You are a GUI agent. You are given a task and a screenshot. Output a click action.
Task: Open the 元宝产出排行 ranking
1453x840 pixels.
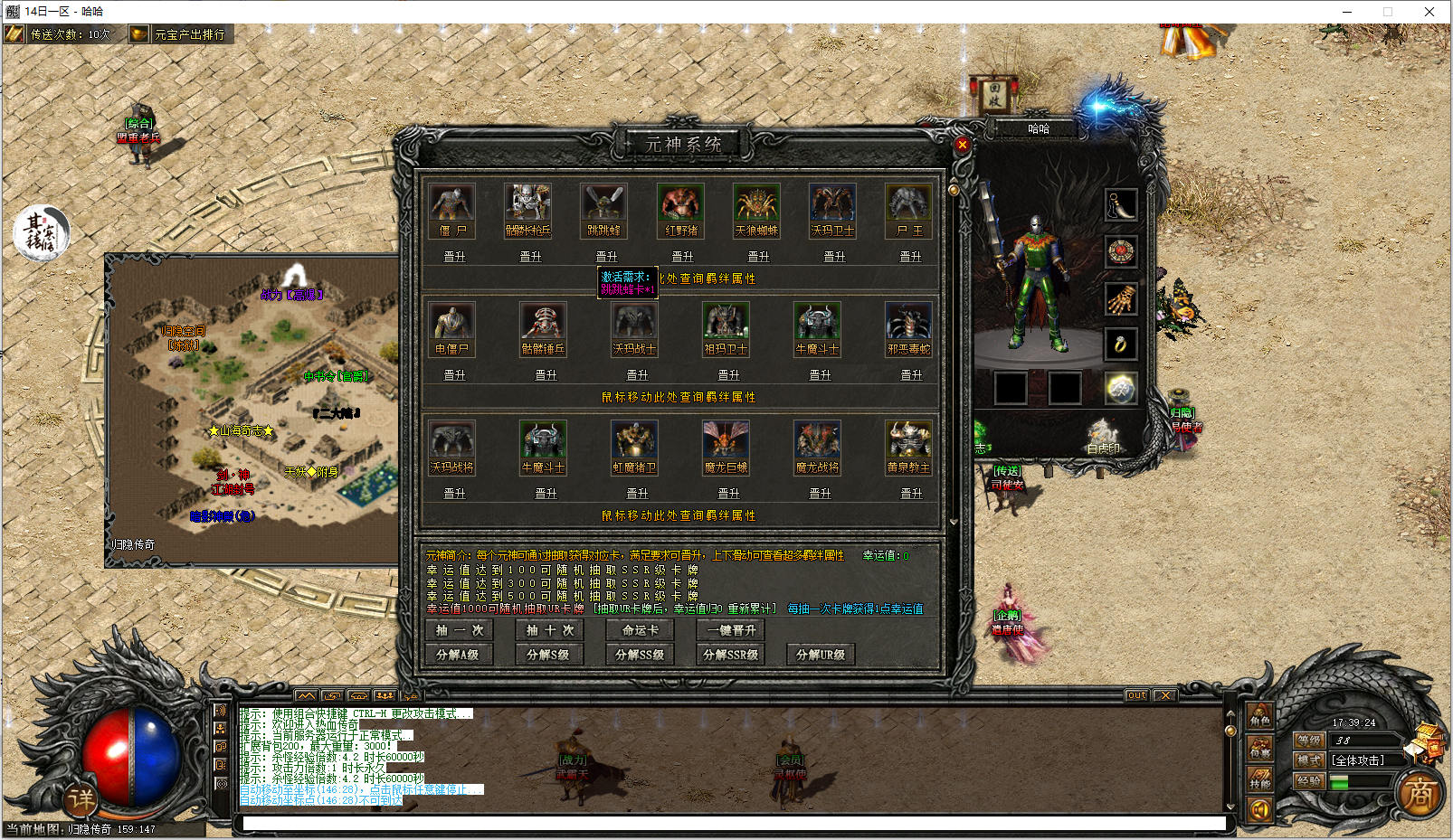180,34
